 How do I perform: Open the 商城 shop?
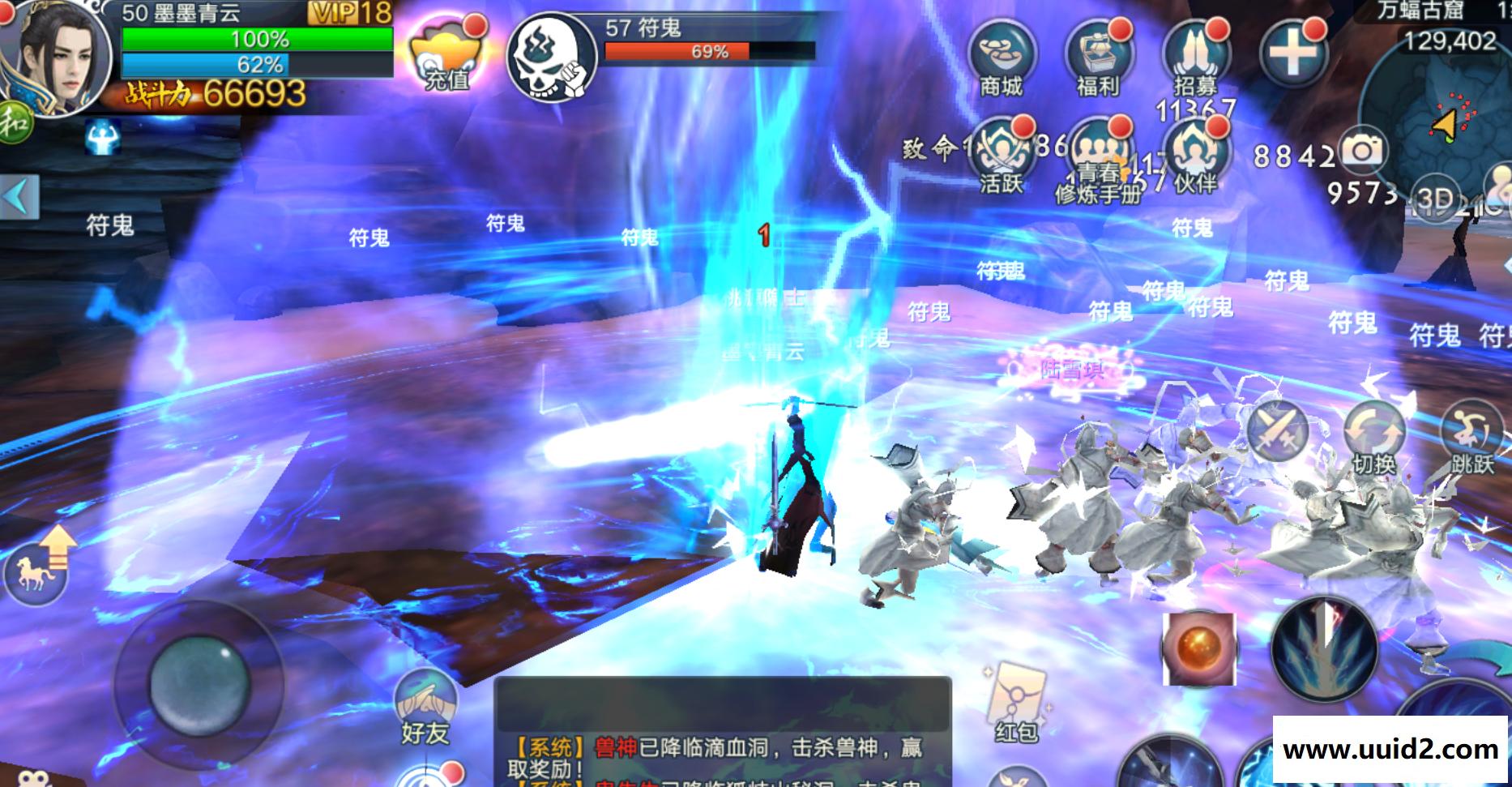point(1002,58)
